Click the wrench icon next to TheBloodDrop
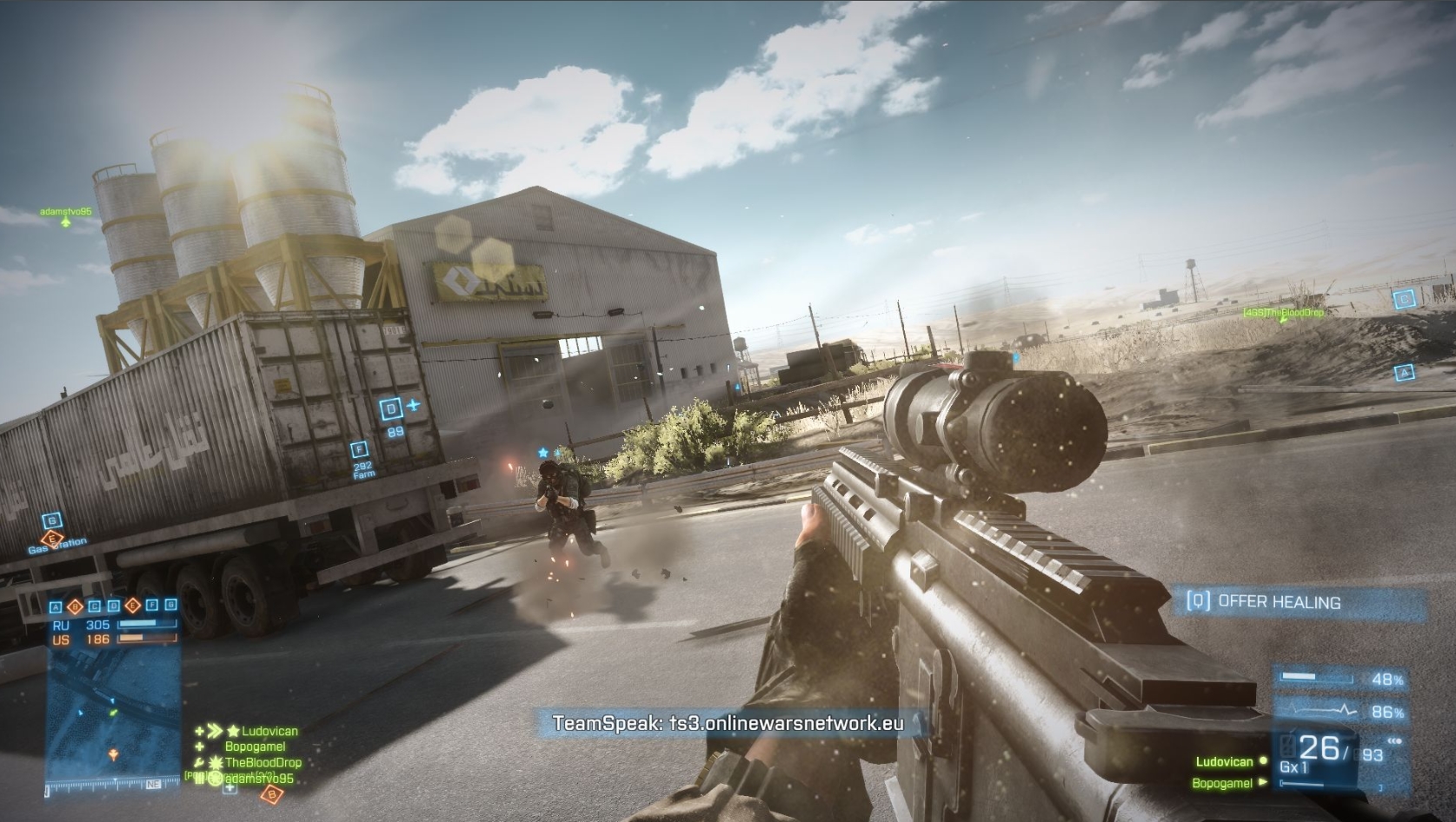The width and height of the screenshot is (1456, 822). [x=199, y=761]
